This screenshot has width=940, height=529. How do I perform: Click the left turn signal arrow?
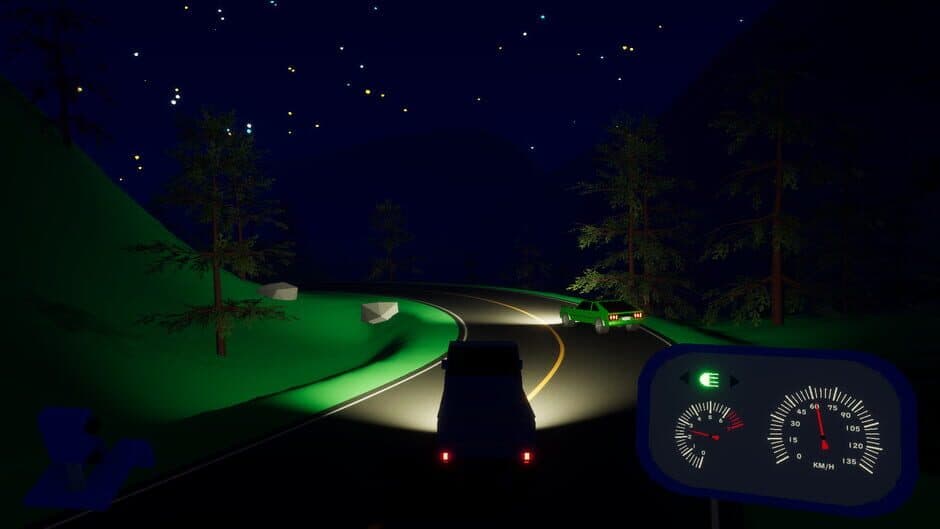coord(685,379)
